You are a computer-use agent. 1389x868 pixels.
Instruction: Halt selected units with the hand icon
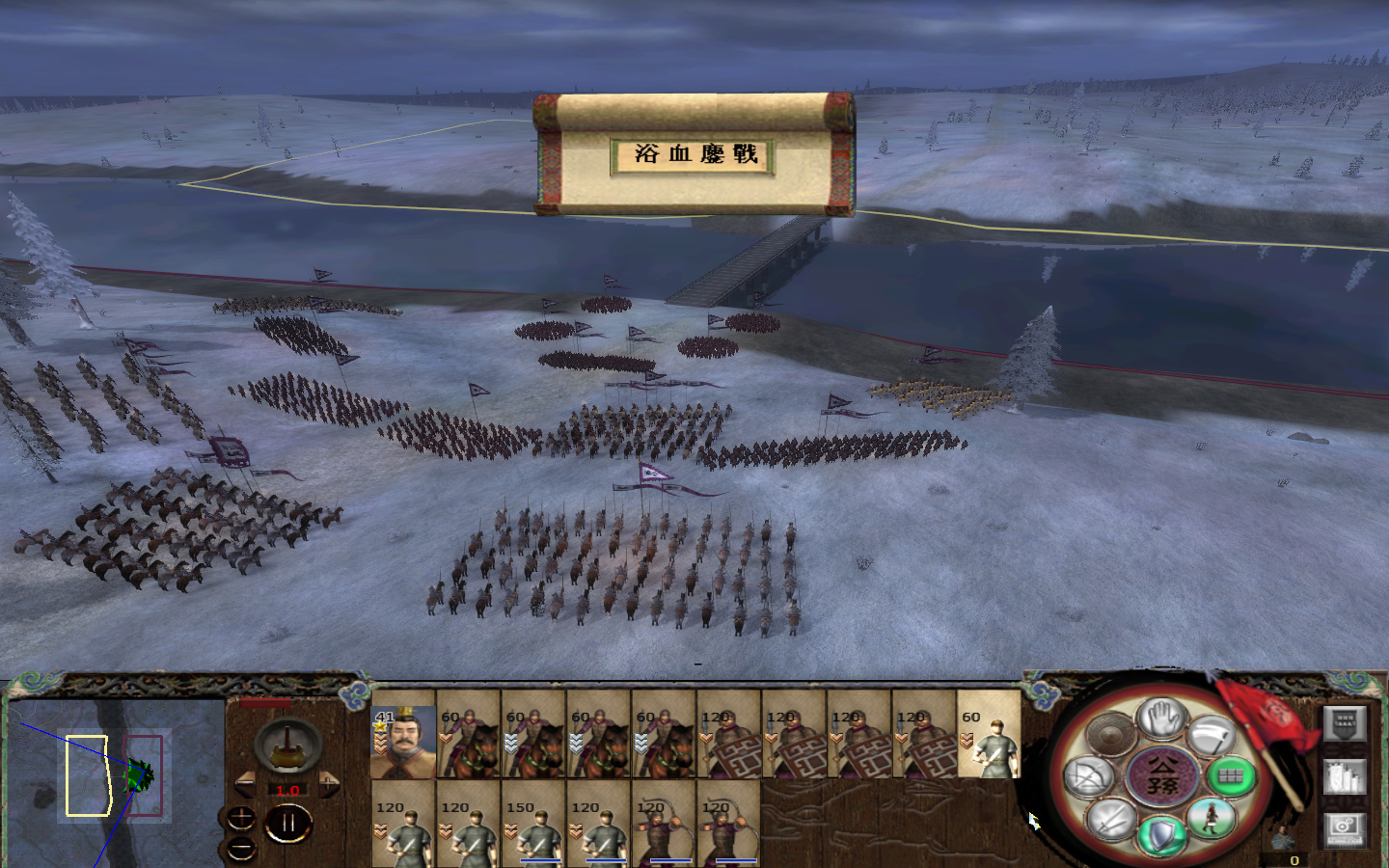coord(1162,719)
